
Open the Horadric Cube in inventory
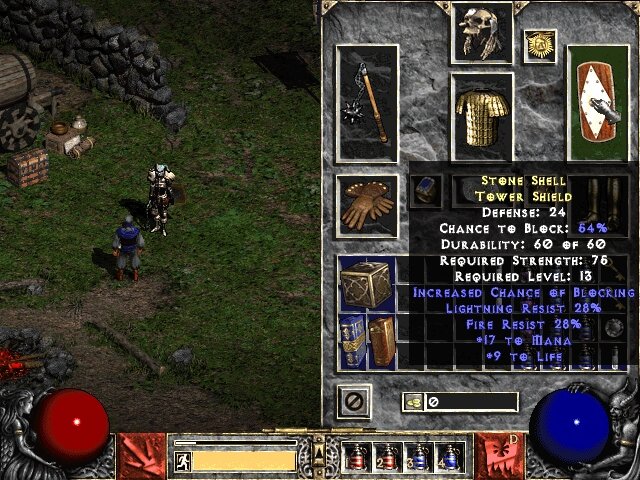tap(367, 285)
